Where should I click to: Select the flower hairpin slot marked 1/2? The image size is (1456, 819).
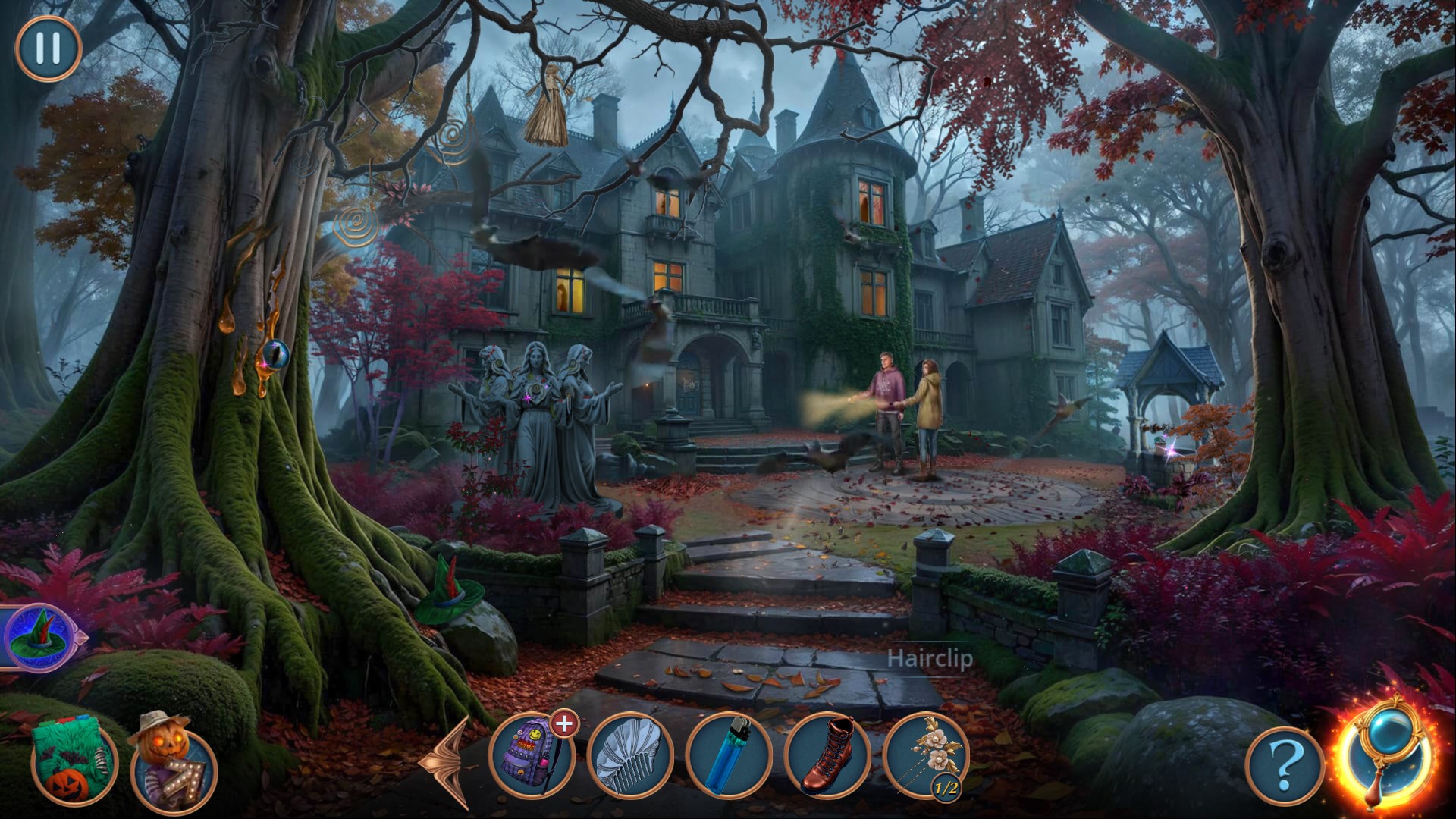coord(926,755)
